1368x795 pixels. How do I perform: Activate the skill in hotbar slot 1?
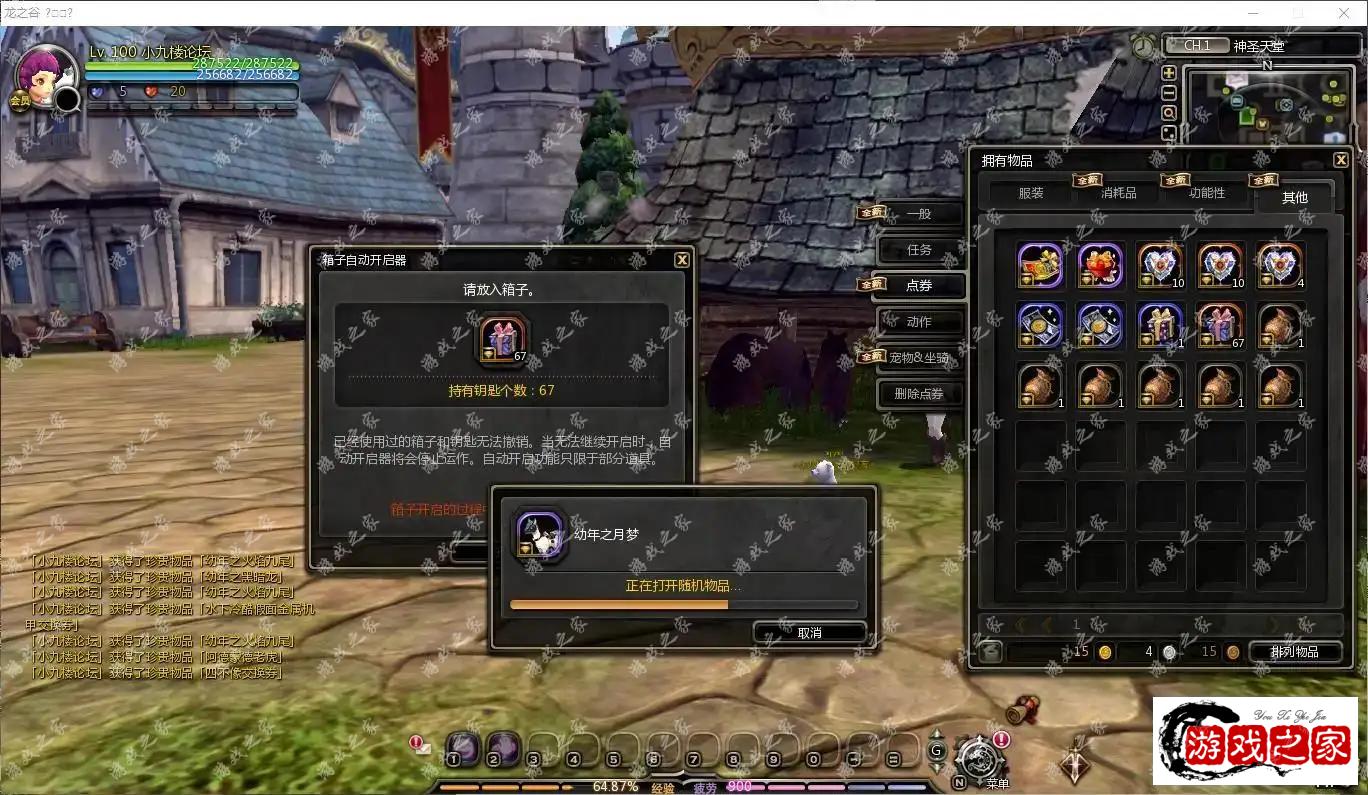[x=461, y=747]
